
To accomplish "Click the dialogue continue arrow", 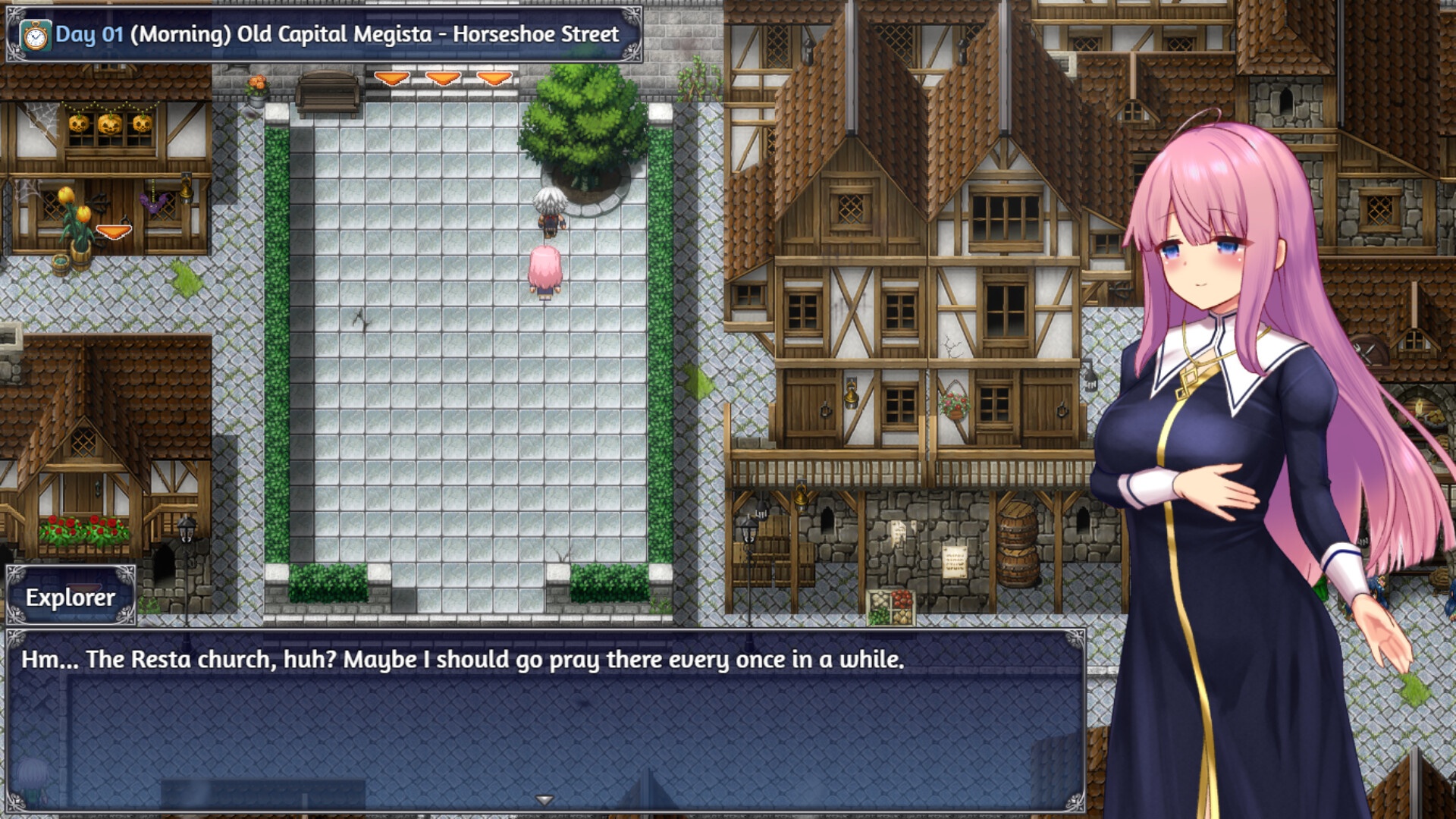I will 544,800.
